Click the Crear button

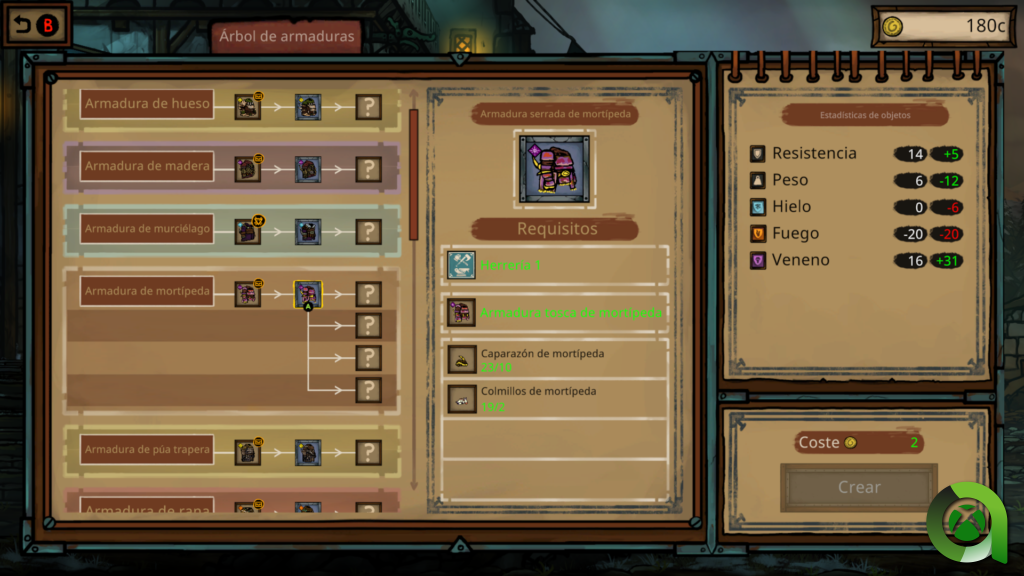859,488
